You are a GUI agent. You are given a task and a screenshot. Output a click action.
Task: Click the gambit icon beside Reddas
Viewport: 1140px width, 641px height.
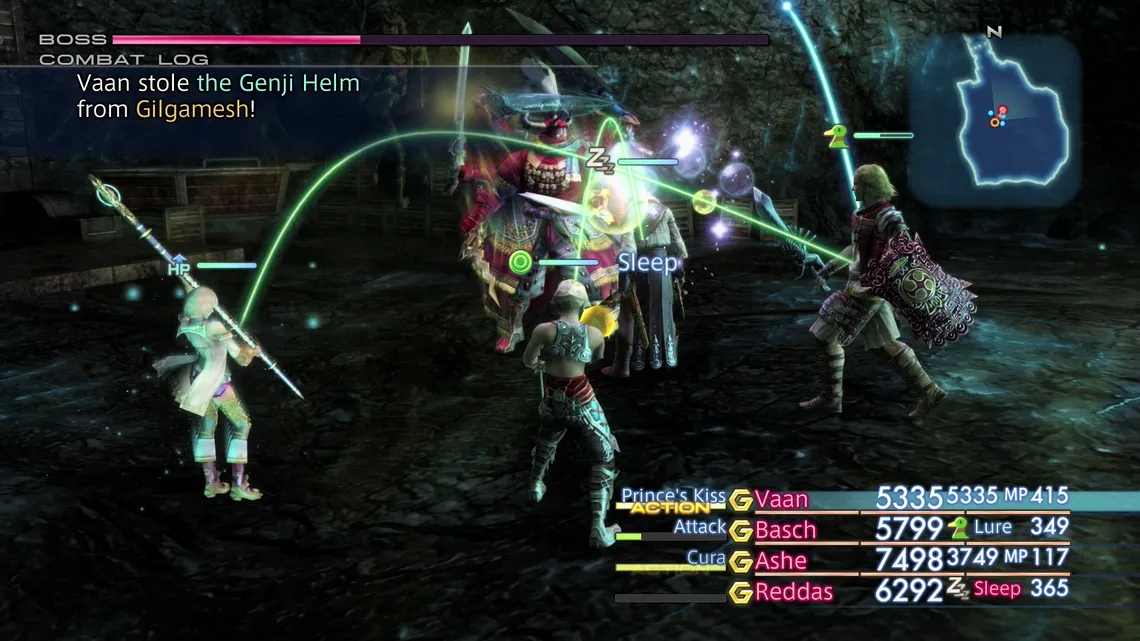[x=740, y=592]
